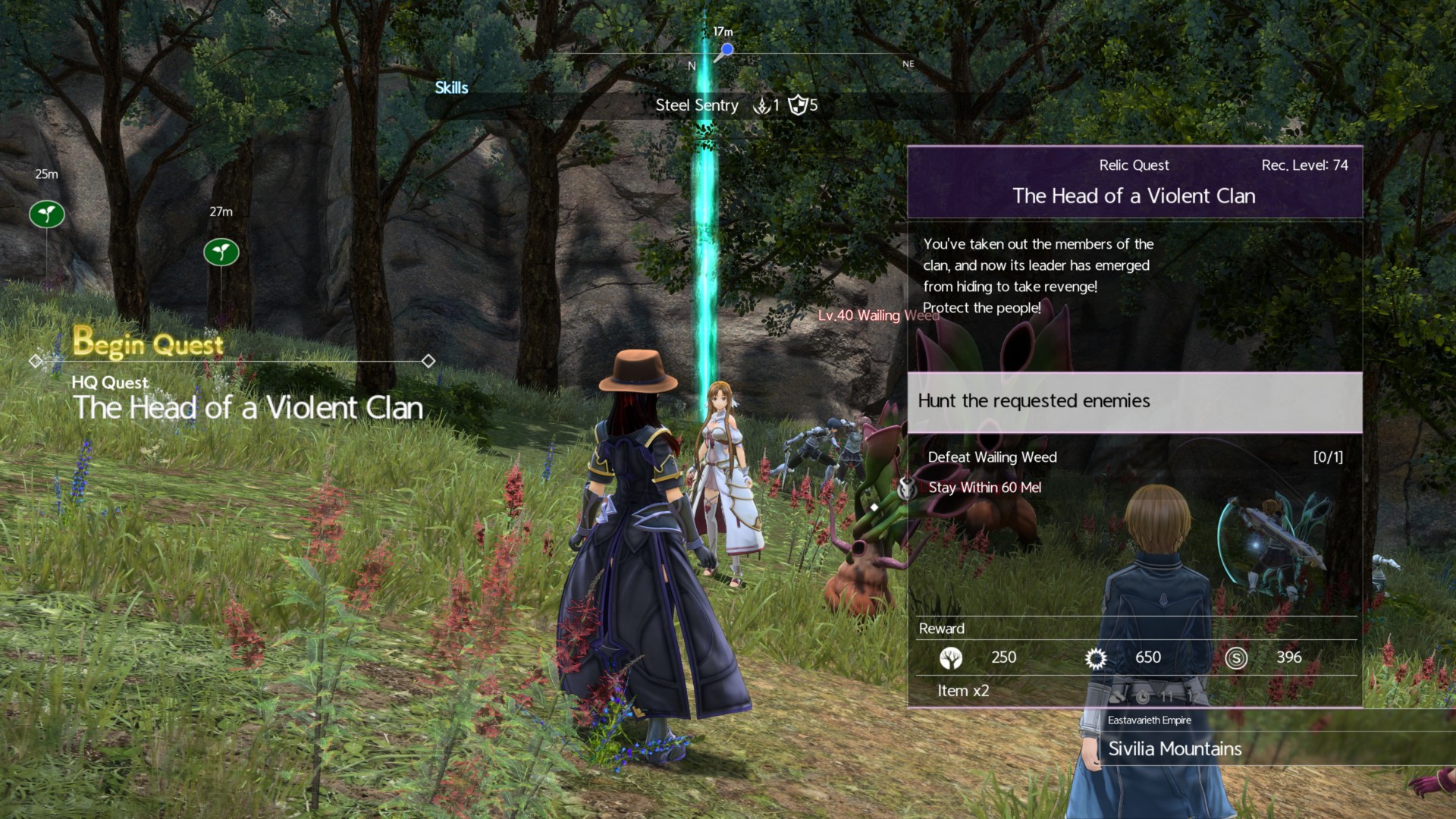
Task: Select the Begin Quest banner title
Action: [149, 344]
